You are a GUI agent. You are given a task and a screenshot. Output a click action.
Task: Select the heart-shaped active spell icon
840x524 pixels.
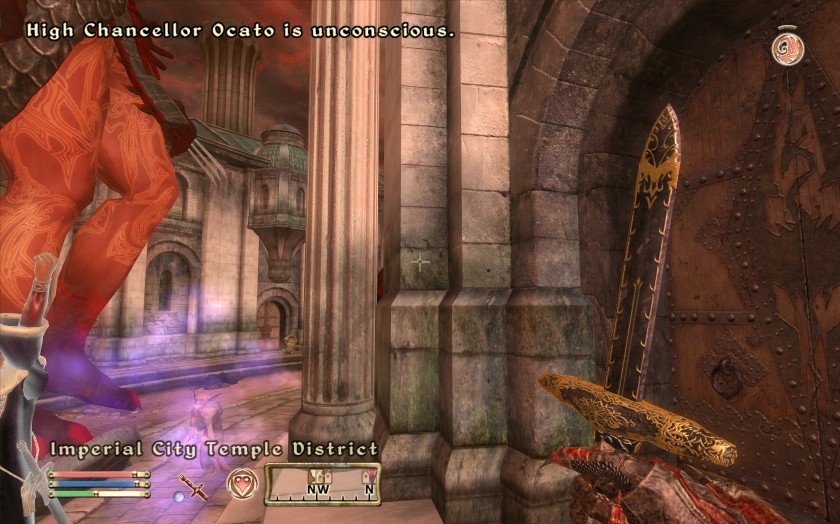tap(241, 483)
